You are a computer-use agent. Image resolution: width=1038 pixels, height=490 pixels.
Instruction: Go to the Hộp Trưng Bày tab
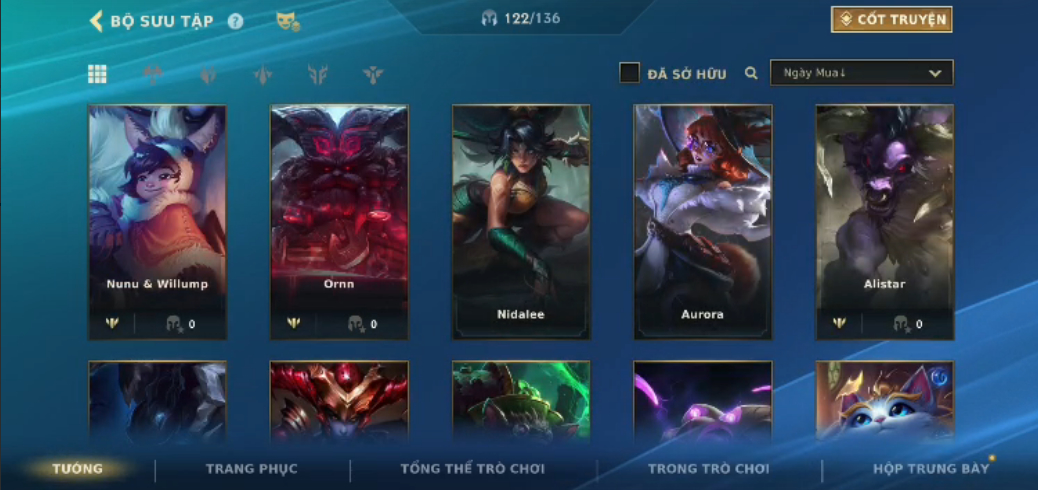pyautogui.click(x=931, y=468)
